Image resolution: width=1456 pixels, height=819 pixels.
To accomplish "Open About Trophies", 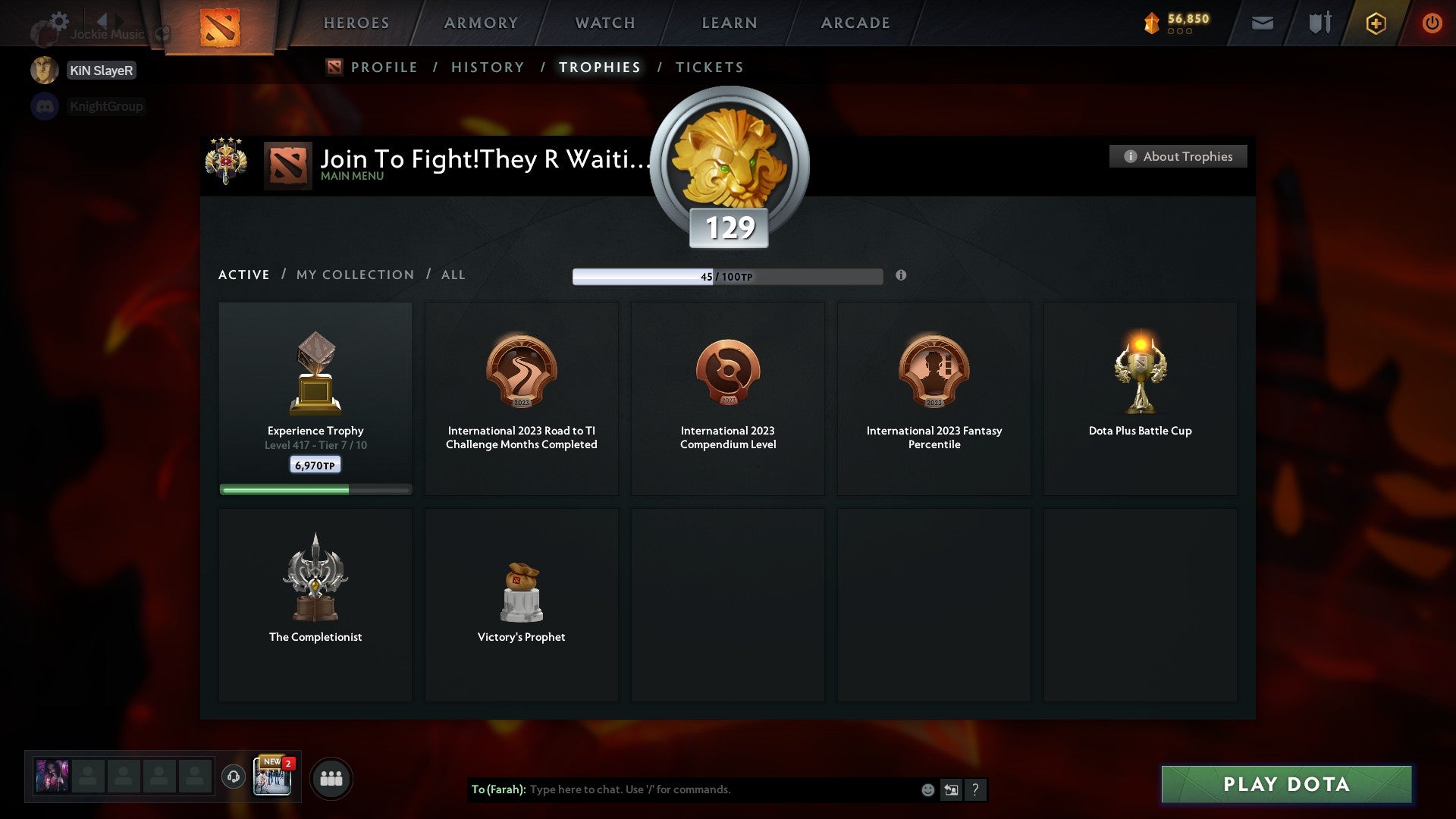I will click(x=1178, y=156).
